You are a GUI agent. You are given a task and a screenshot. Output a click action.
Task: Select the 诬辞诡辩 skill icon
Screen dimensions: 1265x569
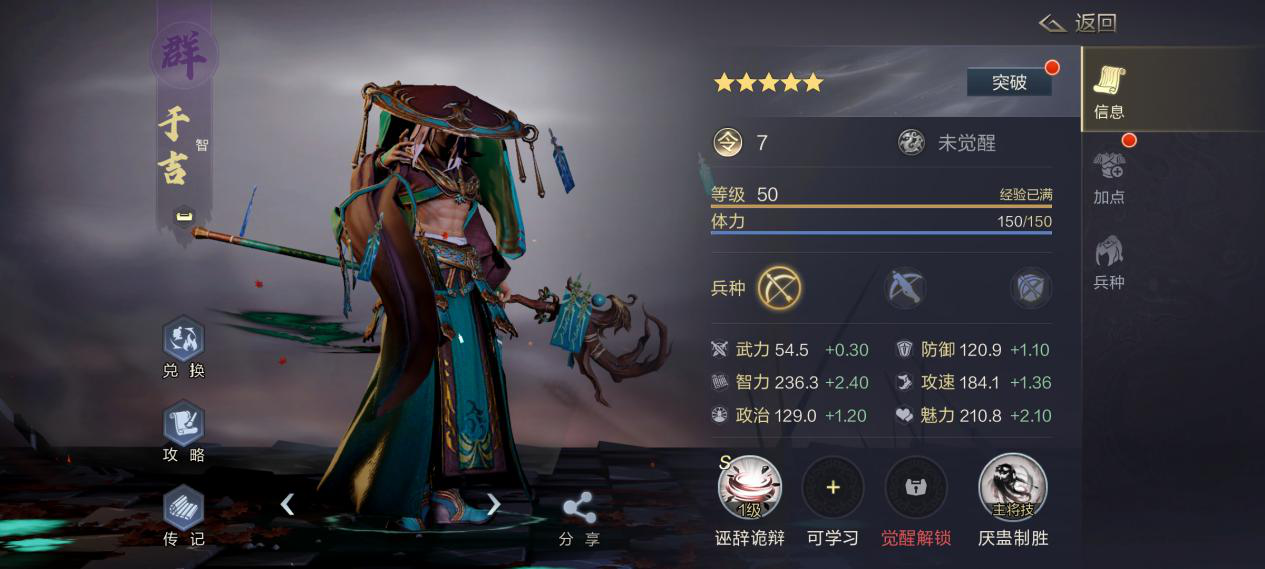(x=749, y=488)
